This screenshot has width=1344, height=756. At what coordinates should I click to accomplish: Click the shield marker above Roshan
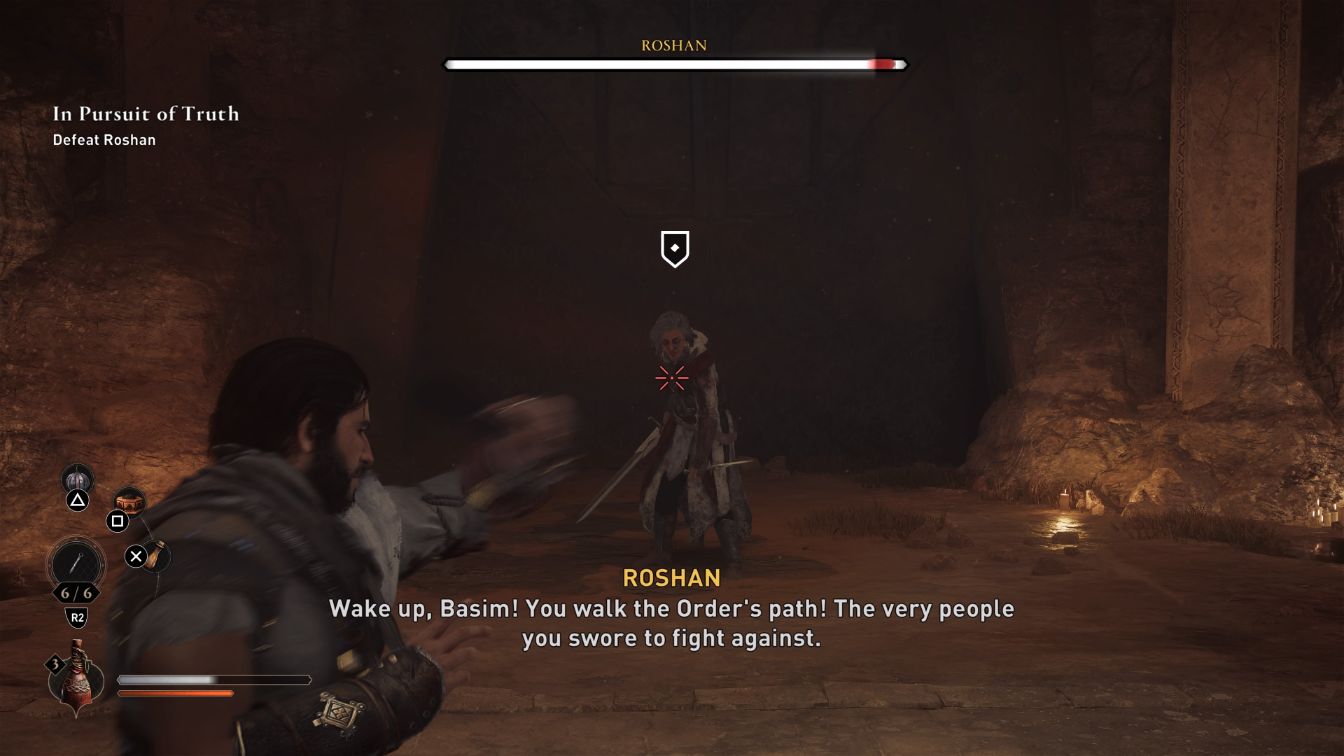(x=673, y=249)
